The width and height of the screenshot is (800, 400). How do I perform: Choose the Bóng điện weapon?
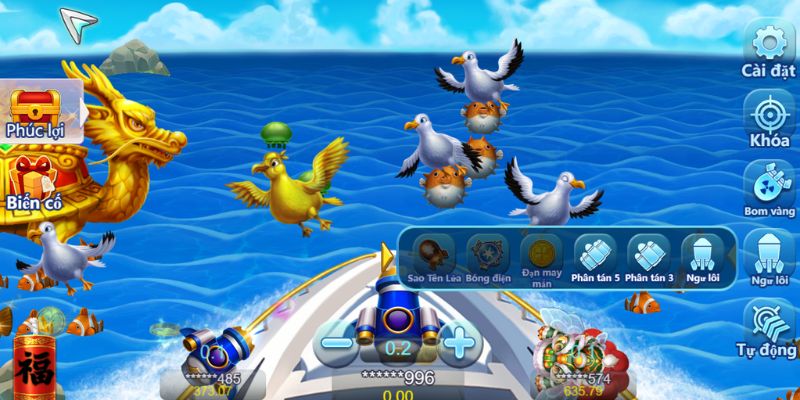pyautogui.click(x=487, y=254)
